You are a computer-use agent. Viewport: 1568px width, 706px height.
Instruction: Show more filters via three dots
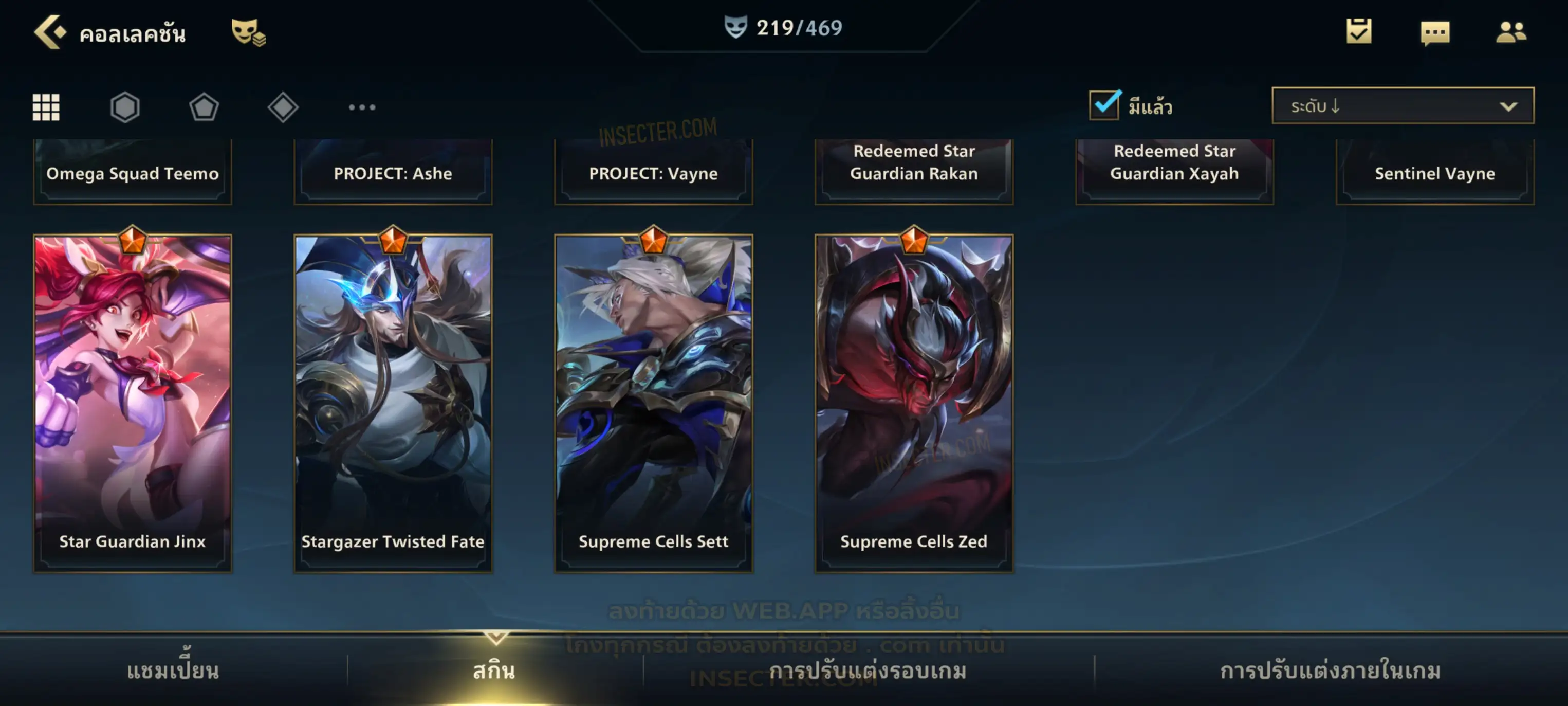click(x=362, y=107)
